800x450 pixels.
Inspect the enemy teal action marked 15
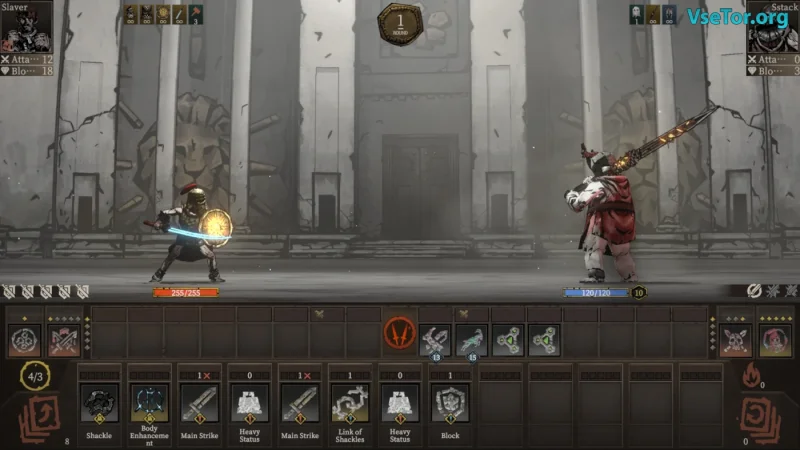click(x=471, y=340)
